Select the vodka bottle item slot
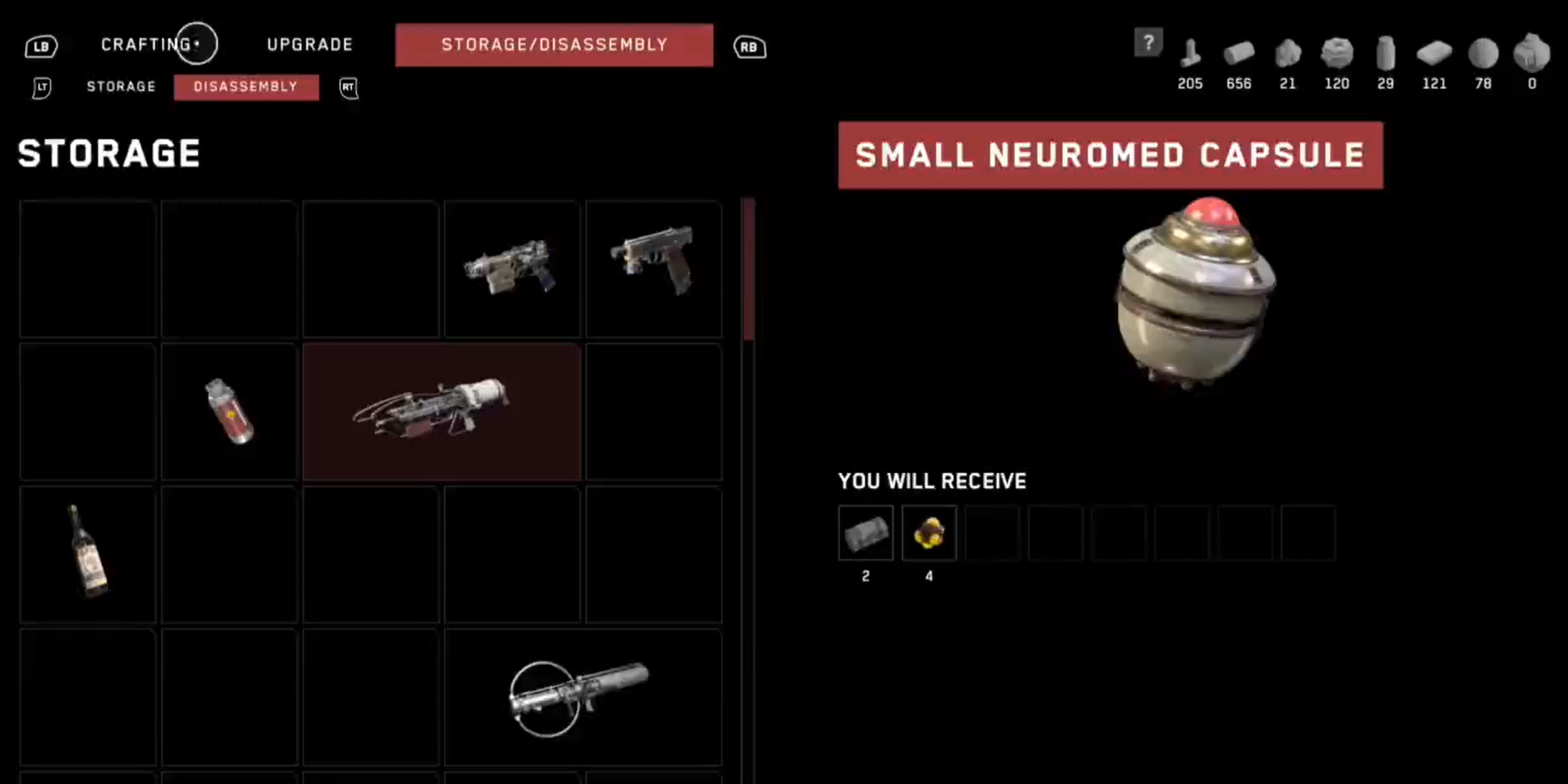The height and width of the screenshot is (784, 1568). (x=88, y=554)
